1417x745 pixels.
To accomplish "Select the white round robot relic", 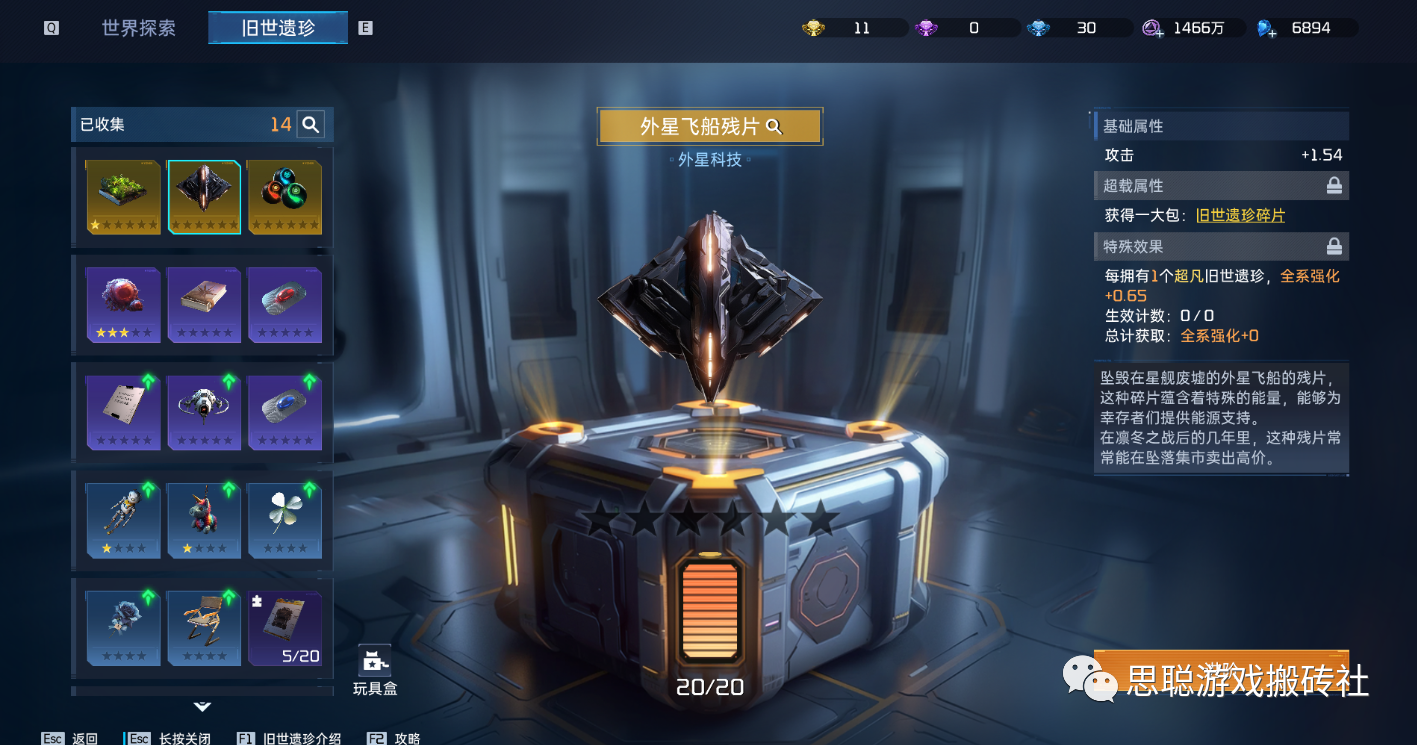I will pyautogui.click(x=204, y=412).
